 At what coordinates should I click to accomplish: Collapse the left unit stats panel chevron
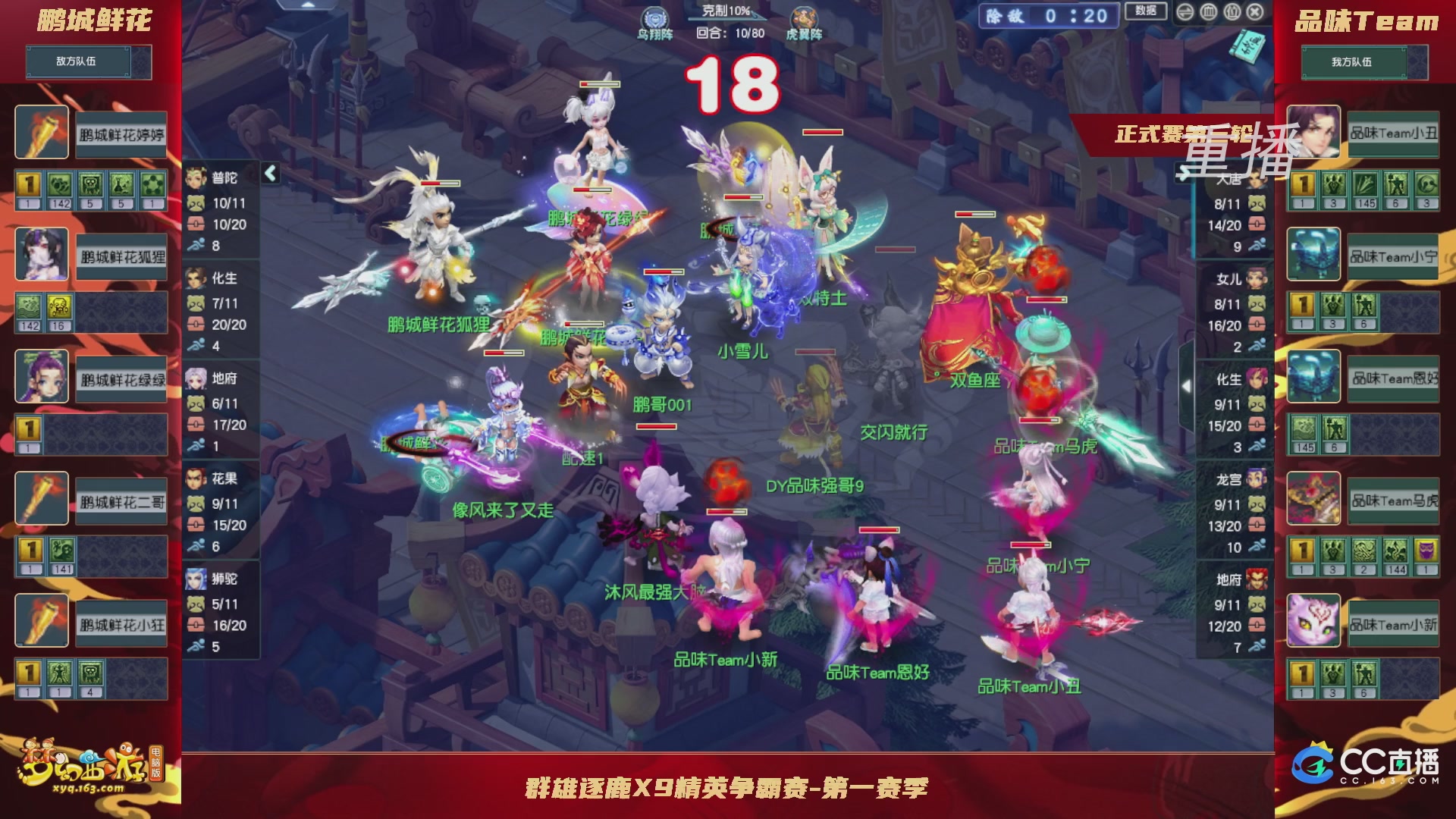pyautogui.click(x=269, y=172)
